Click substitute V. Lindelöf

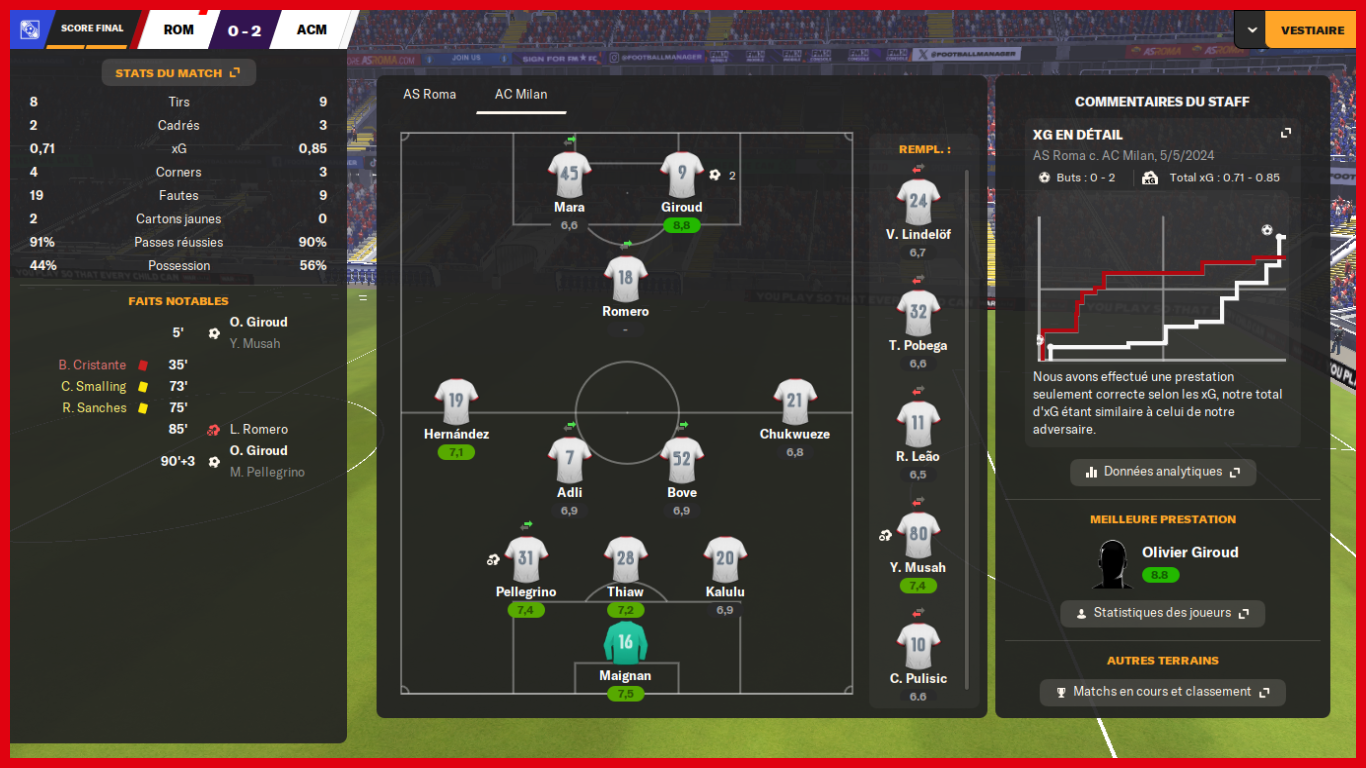click(918, 204)
